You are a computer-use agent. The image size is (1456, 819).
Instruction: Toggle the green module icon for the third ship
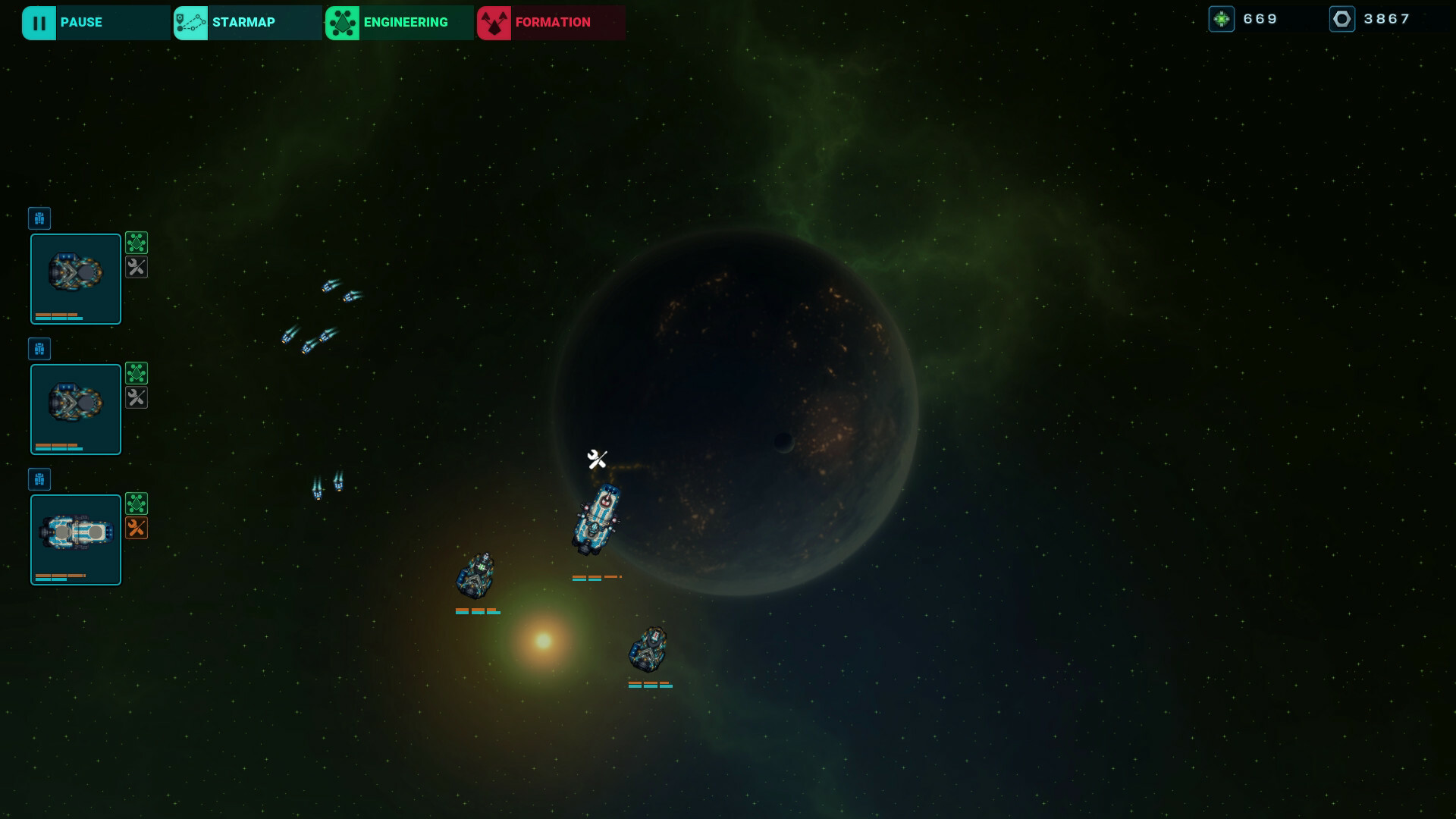pos(136,503)
